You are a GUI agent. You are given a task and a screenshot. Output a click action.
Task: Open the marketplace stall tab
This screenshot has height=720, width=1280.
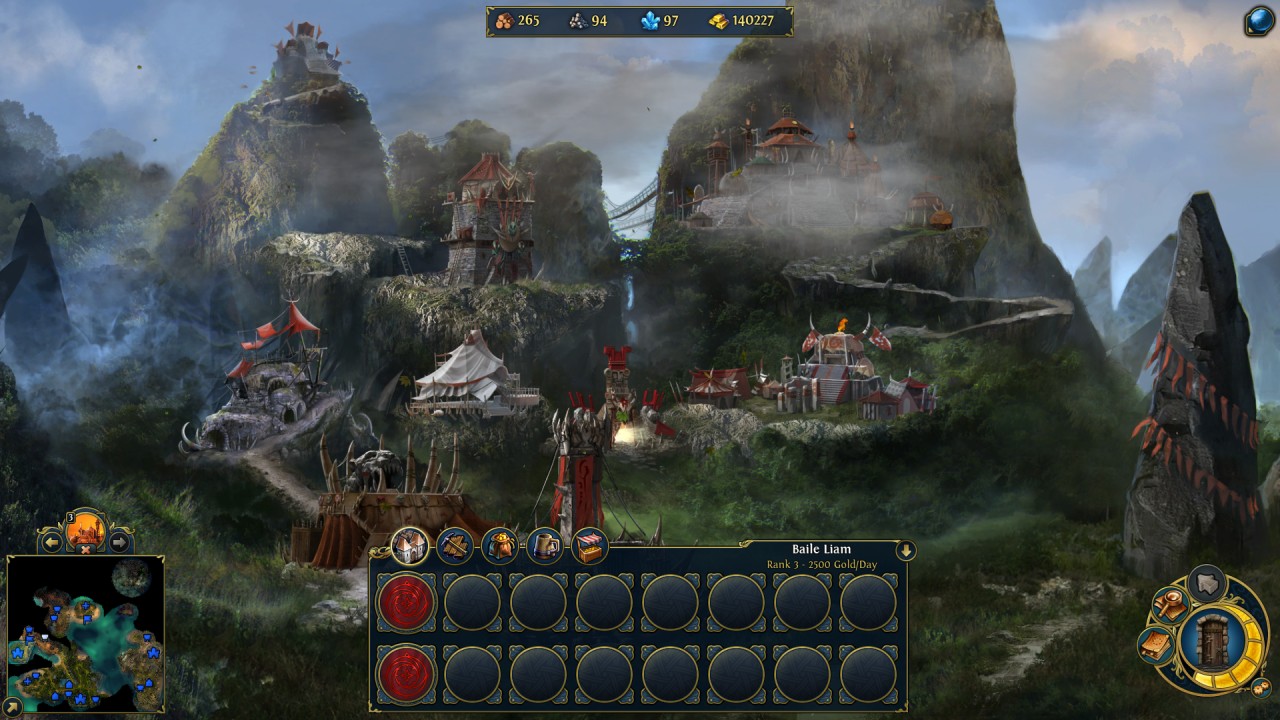click(x=590, y=546)
